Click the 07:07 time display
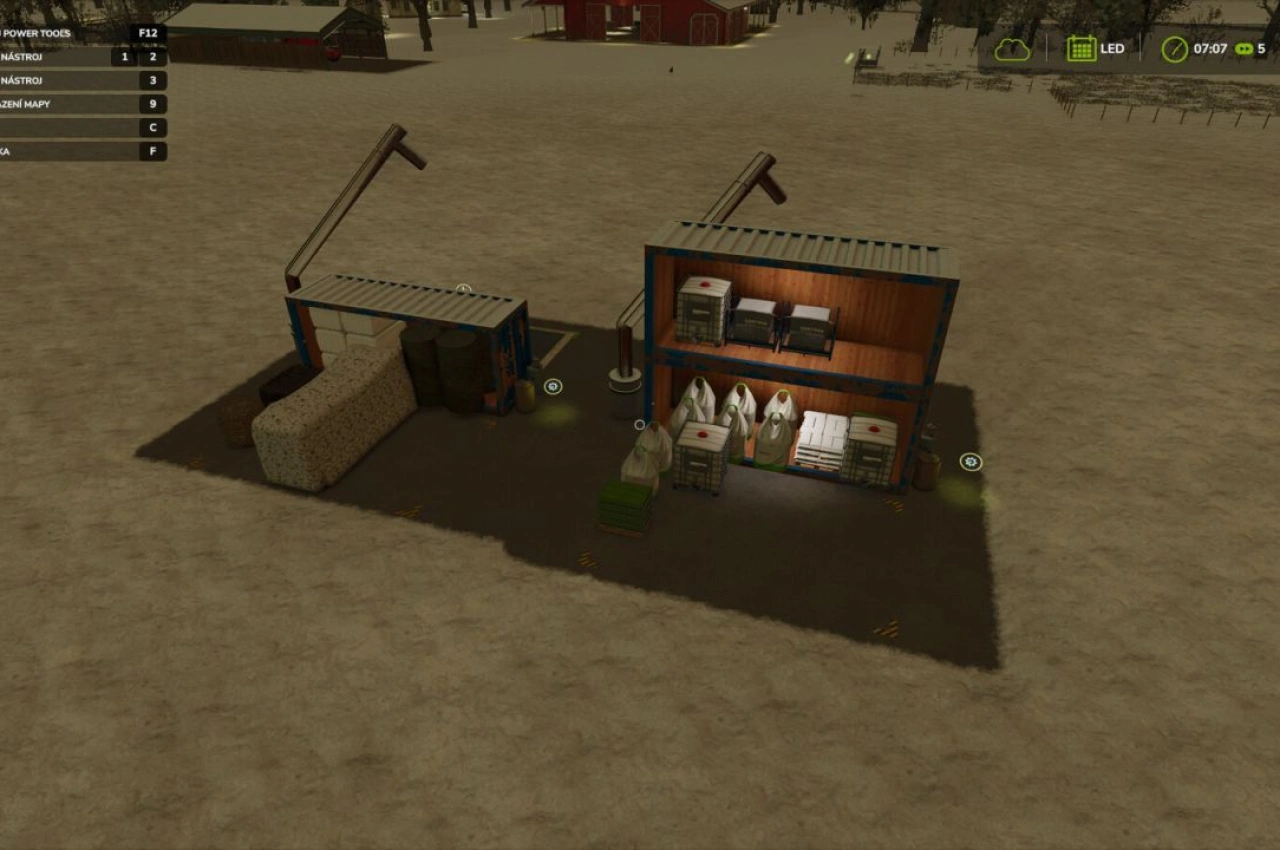This screenshot has height=850, width=1280. (1208, 47)
